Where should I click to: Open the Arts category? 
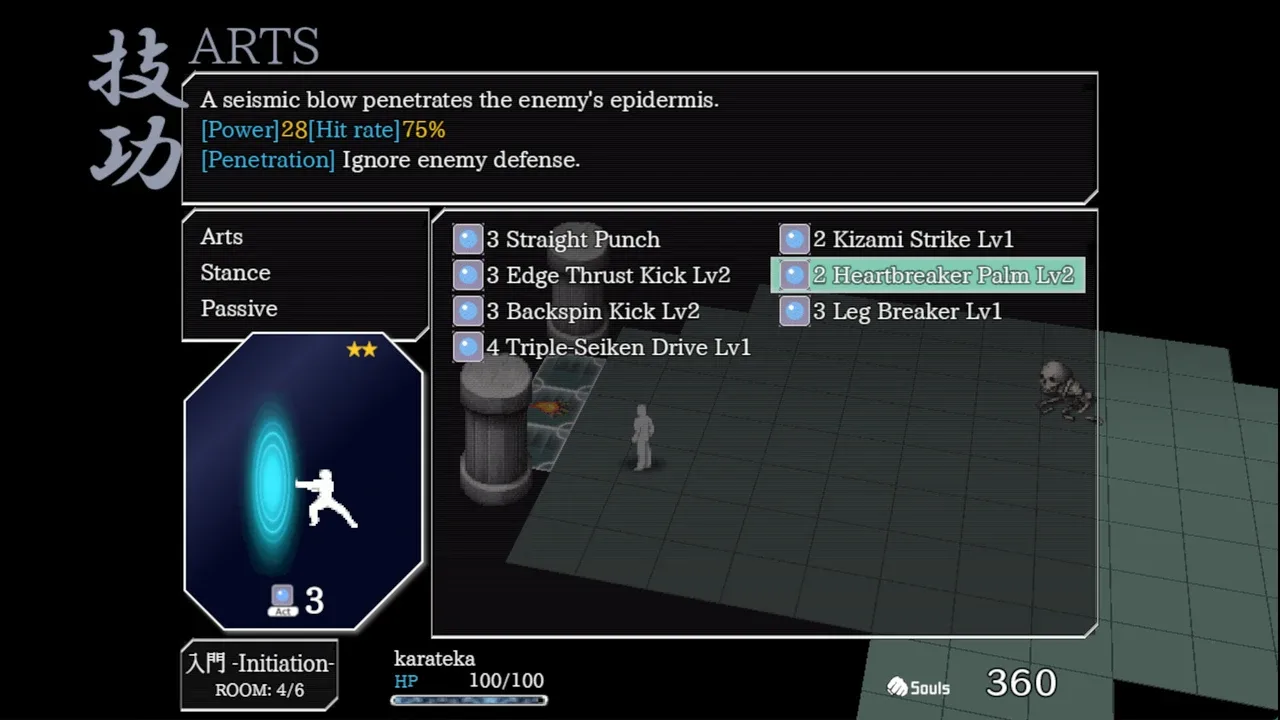click(222, 237)
